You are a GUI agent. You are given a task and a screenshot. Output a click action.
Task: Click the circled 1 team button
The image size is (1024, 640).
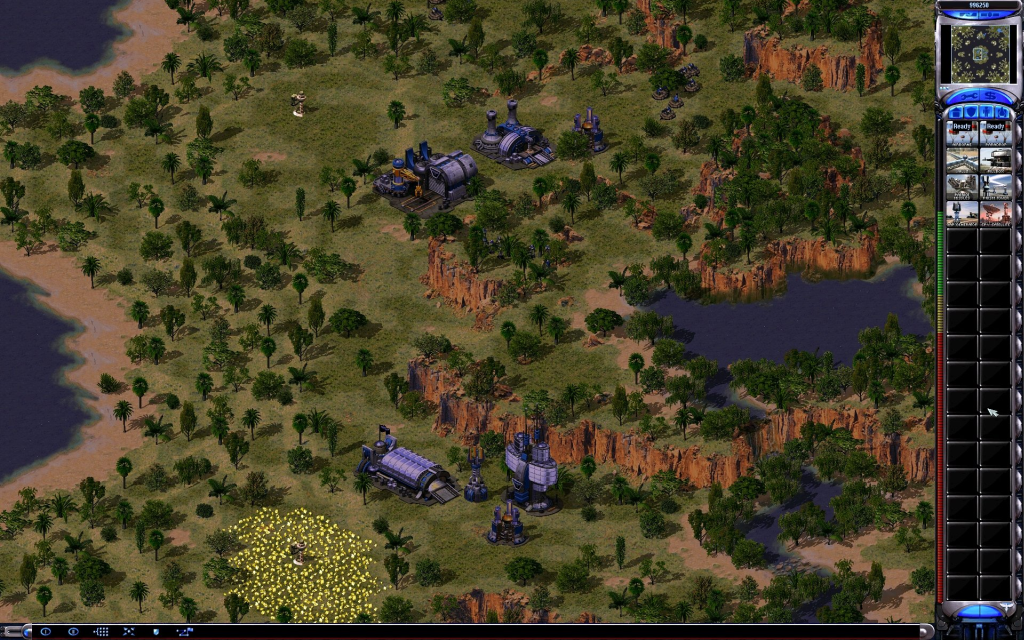pos(46,632)
